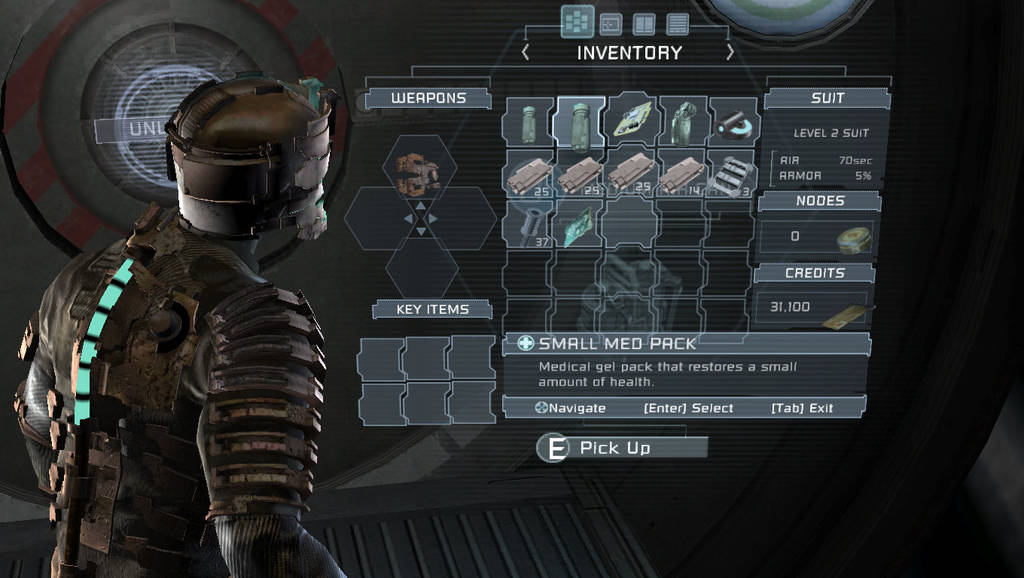Pick the plasma energy stack of 14
The image size is (1024, 578).
(x=684, y=174)
